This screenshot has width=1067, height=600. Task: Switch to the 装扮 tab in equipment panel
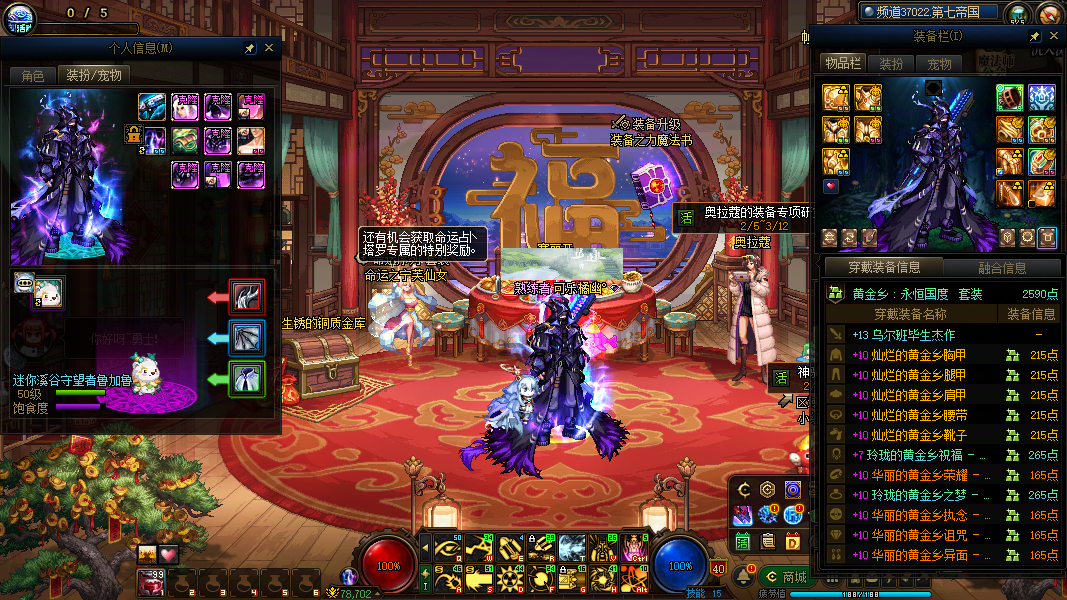pos(890,63)
